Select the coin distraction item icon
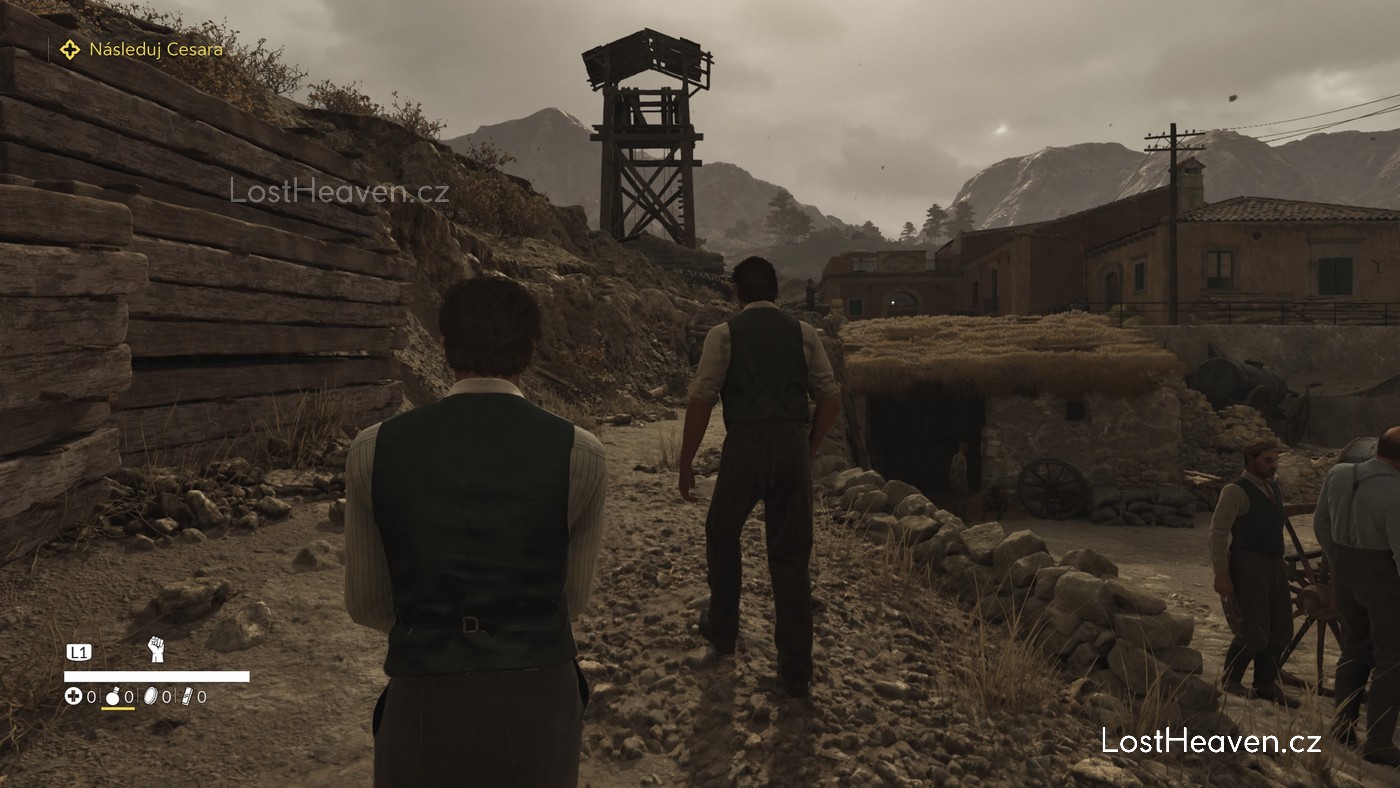The image size is (1400, 788). click(151, 696)
